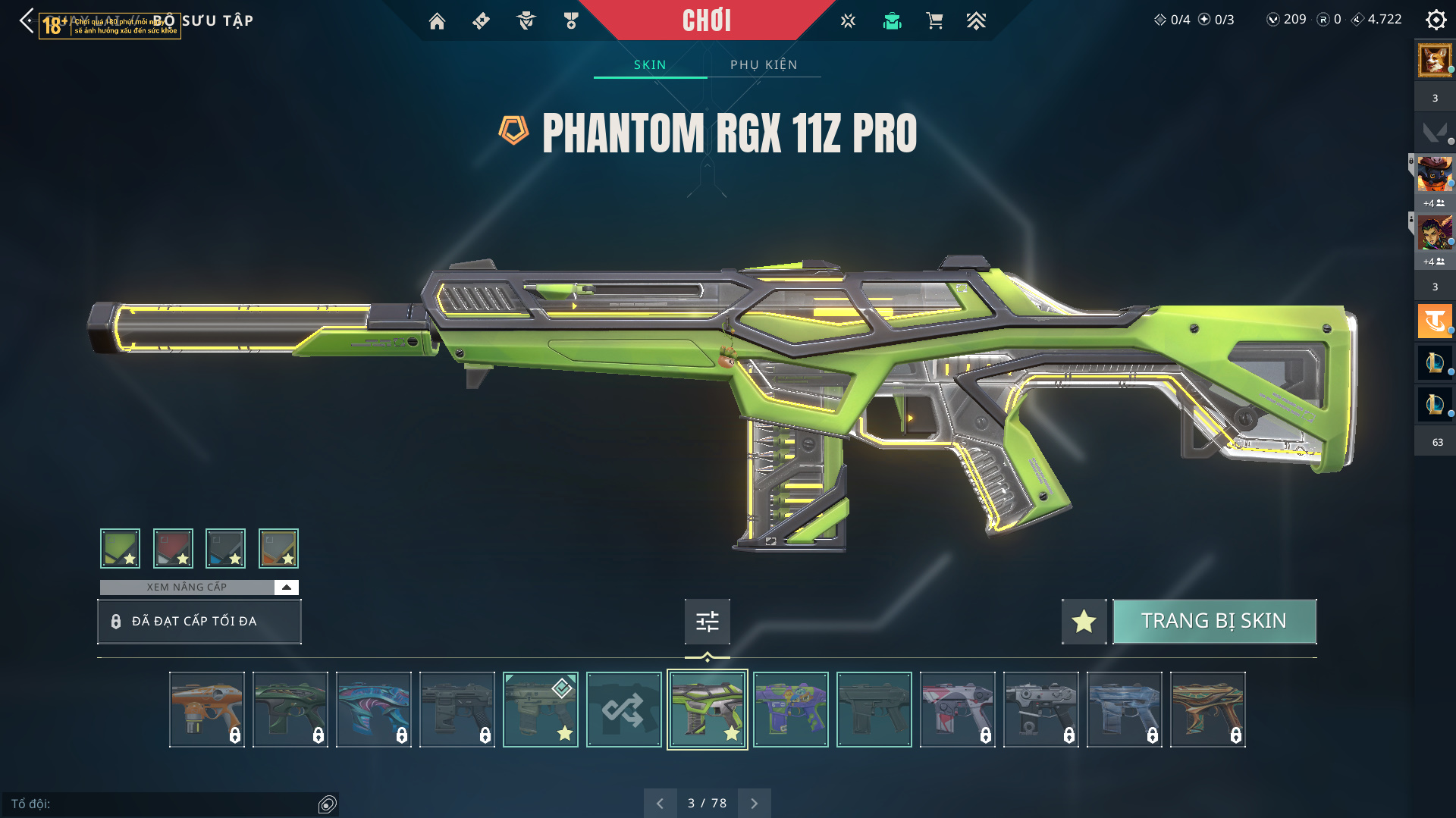Open the settings gear icon
Image resolution: width=1456 pixels, height=818 pixels.
[x=1436, y=20]
